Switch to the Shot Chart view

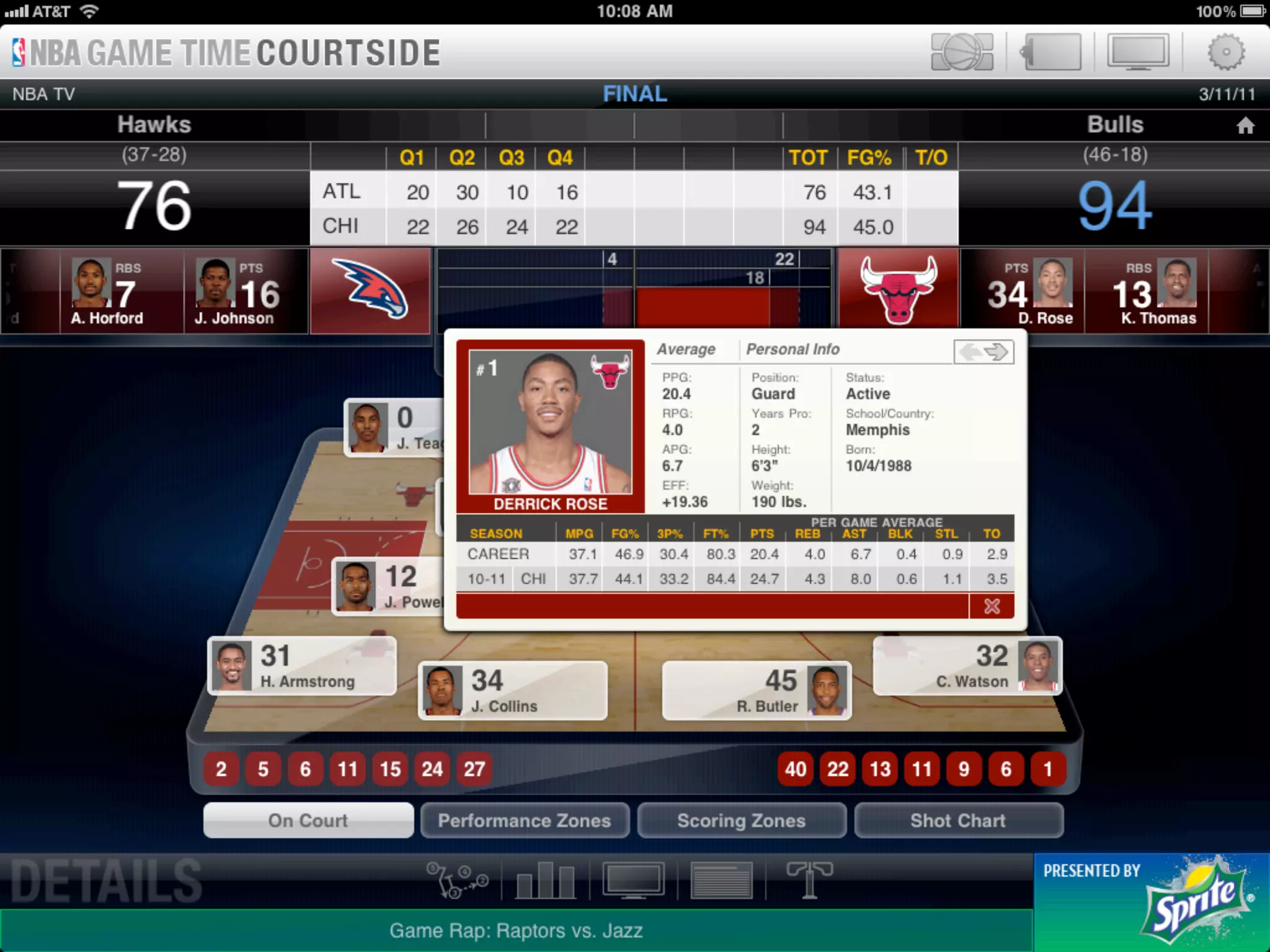(x=958, y=821)
